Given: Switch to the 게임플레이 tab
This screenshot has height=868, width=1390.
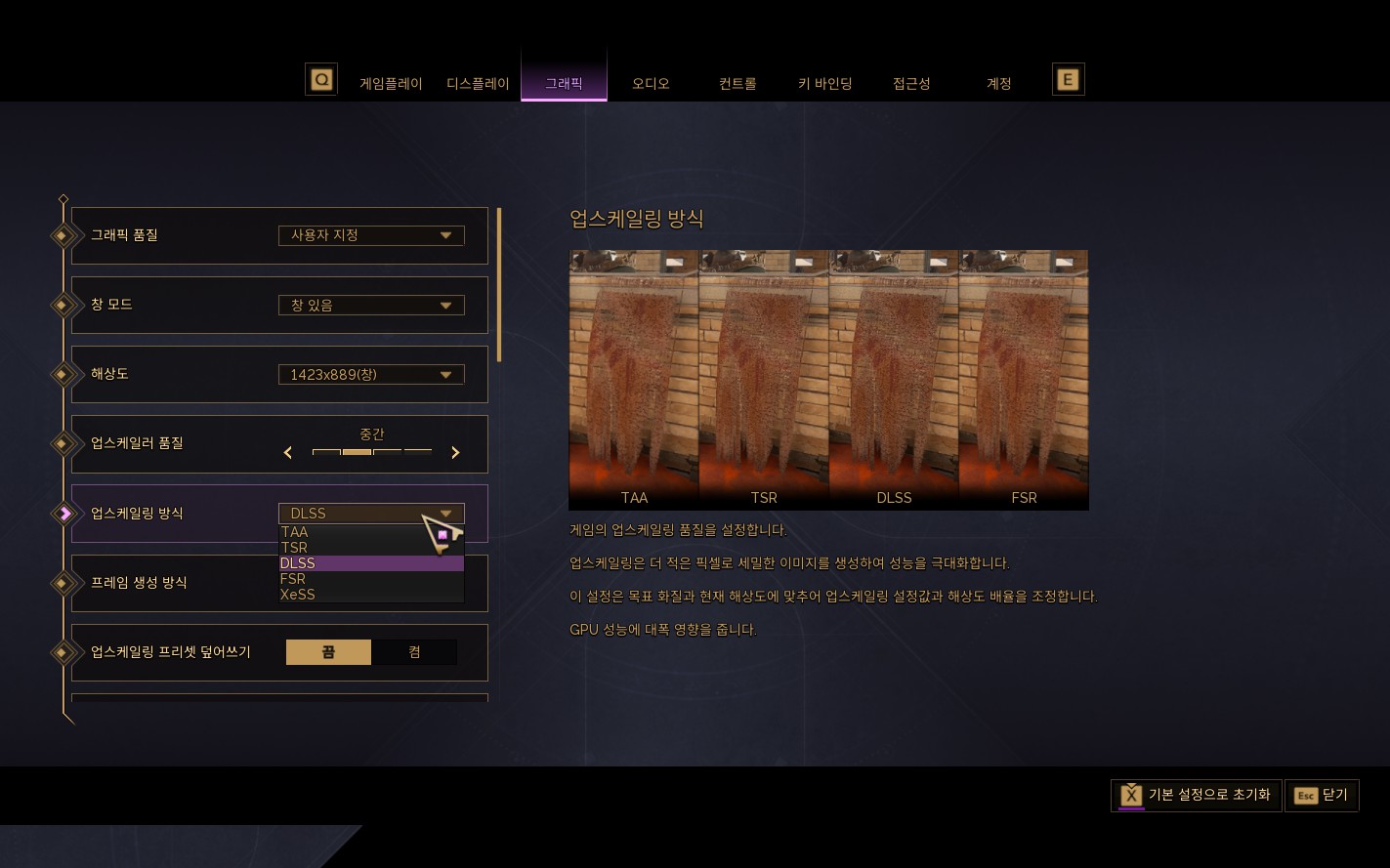Looking at the screenshot, I should [391, 84].
